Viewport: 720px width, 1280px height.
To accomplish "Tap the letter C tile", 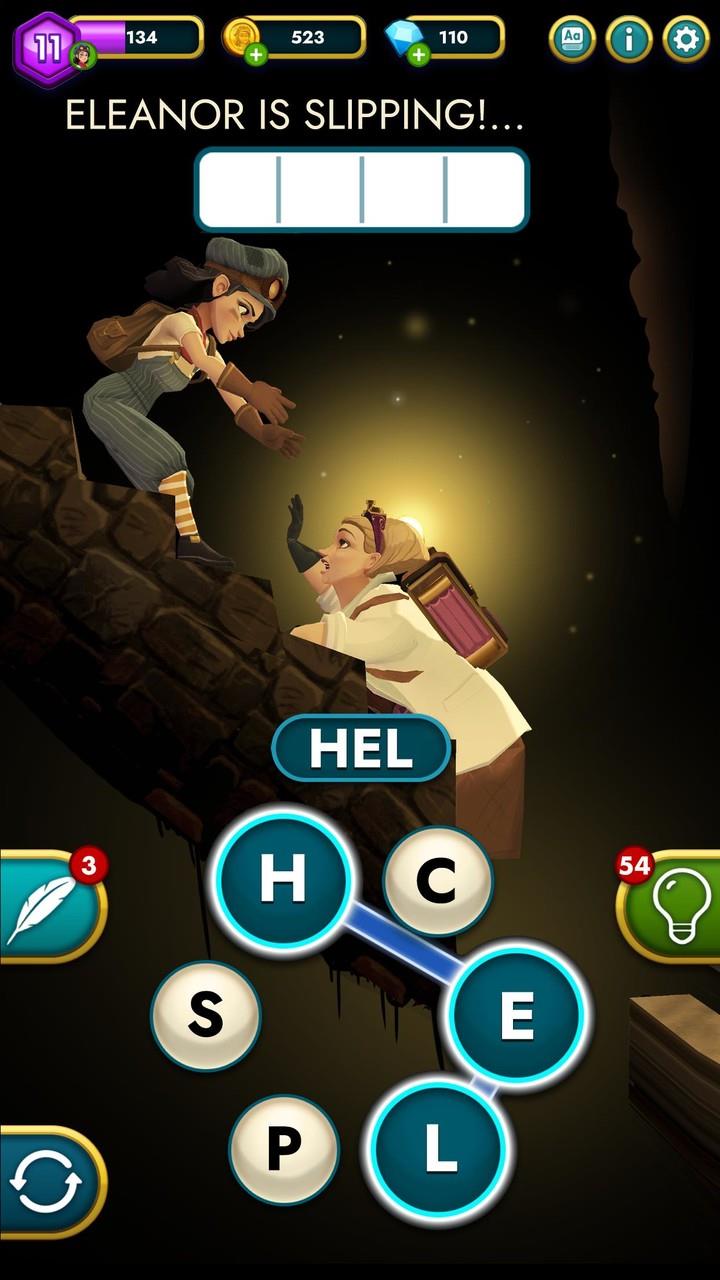I will tap(437, 880).
